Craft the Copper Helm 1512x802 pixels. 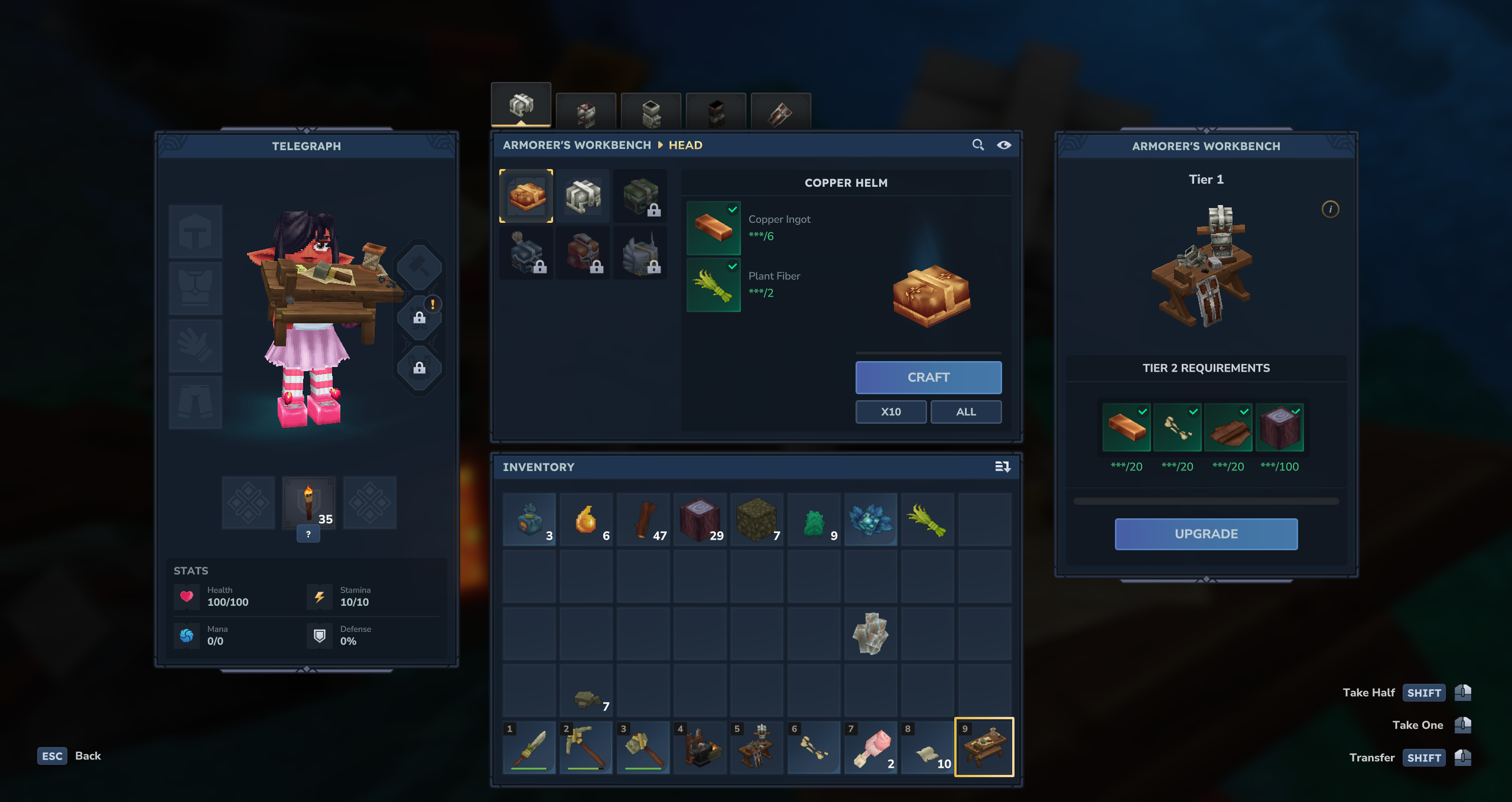(x=928, y=377)
